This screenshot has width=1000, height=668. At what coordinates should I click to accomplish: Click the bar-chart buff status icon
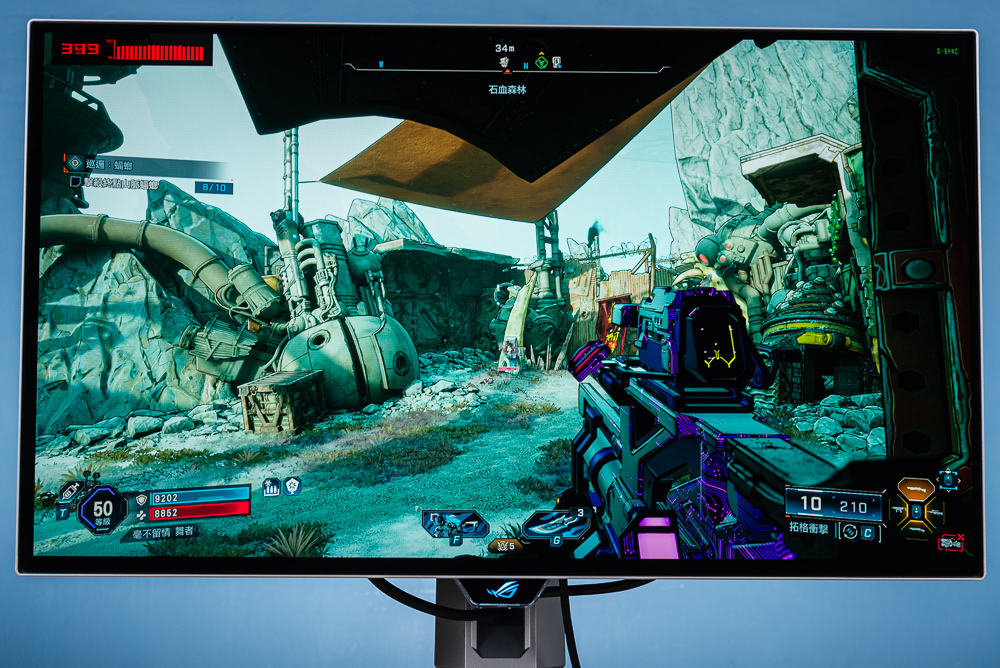[x=271, y=487]
